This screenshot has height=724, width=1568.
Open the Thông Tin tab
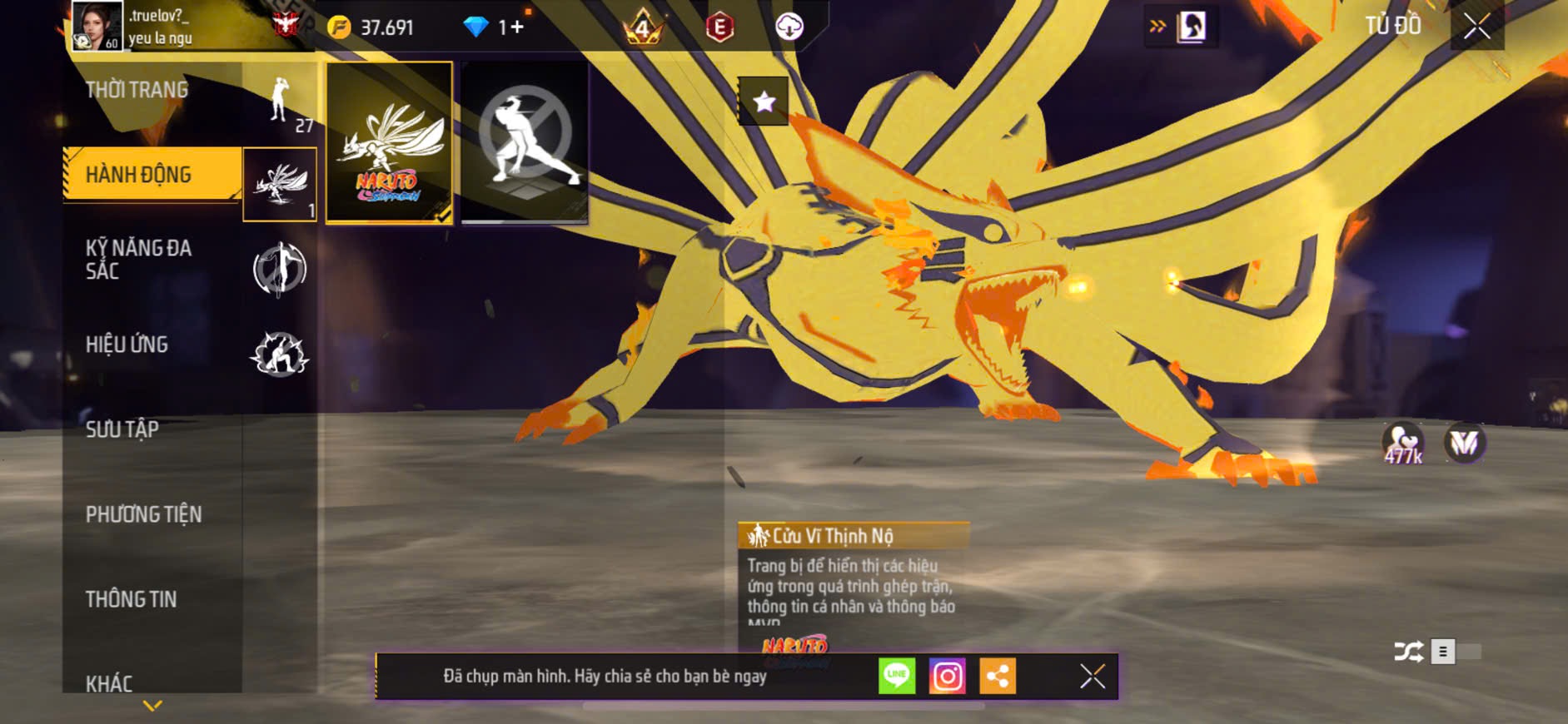132,599
